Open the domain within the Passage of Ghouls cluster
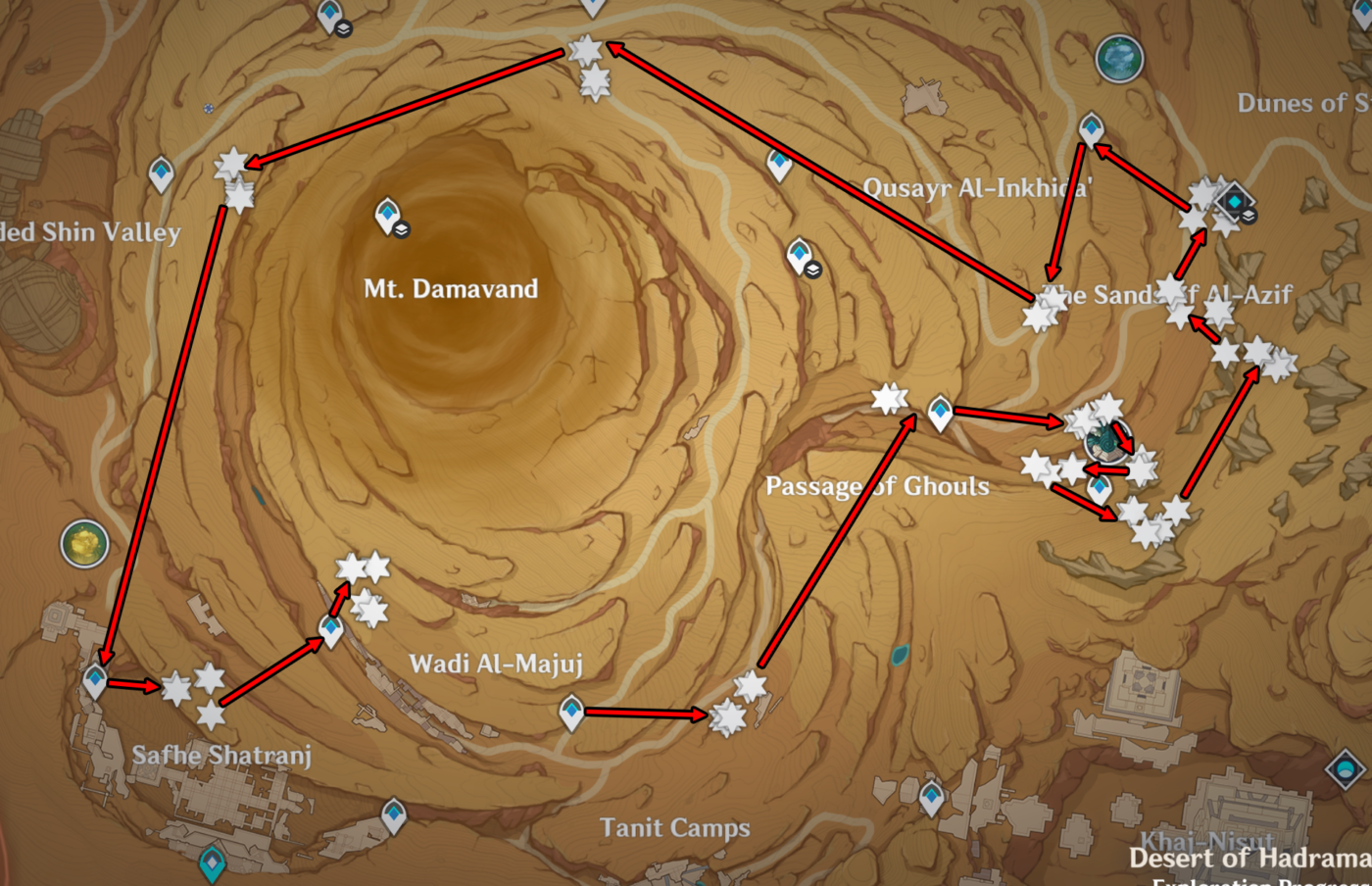Image resolution: width=1372 pixels, height=886 pixels. tap(1106, 439)
